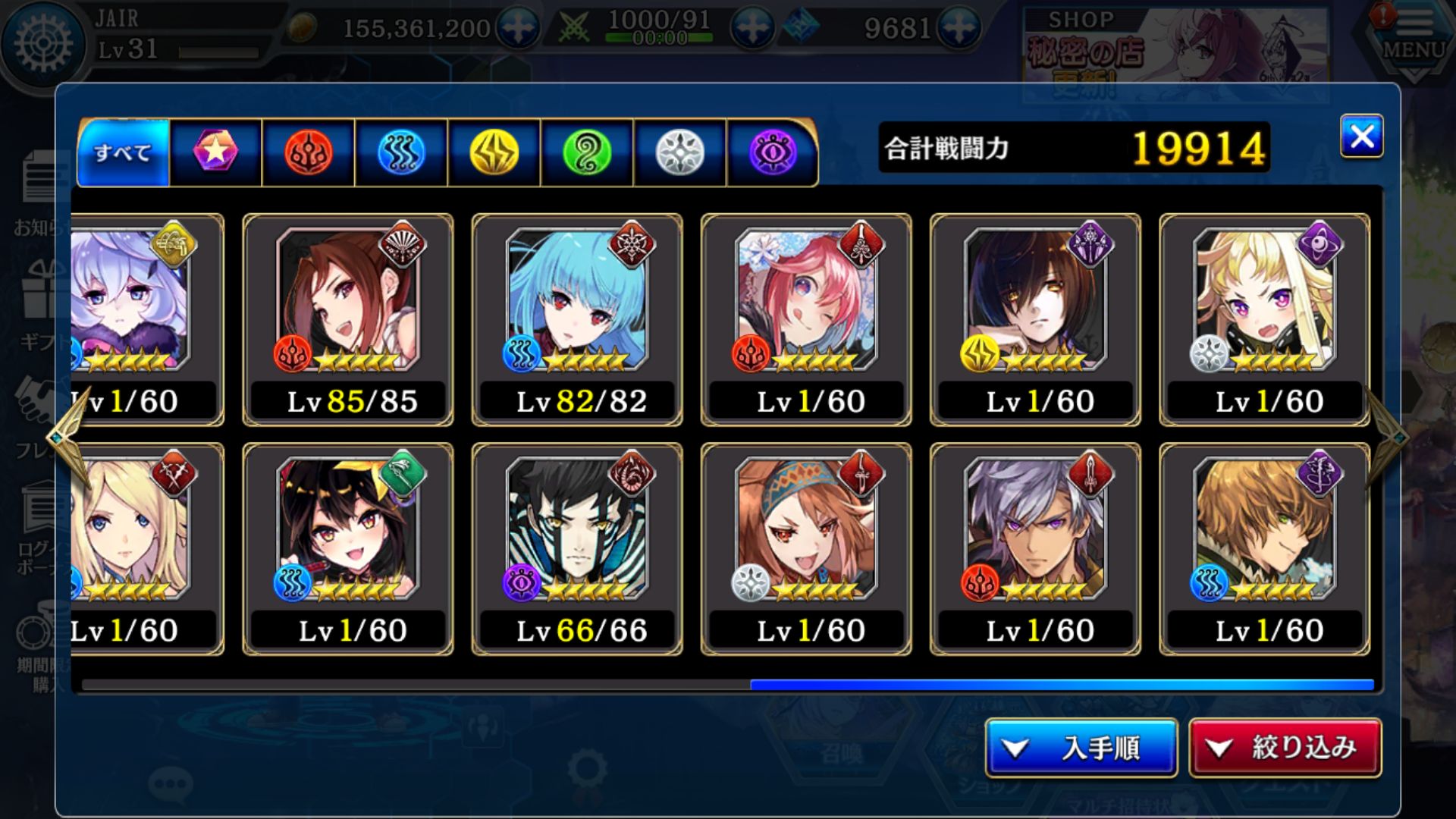Choose the pink-haired winking character card
Screen dimensions: 1456x819
click(806, 319)
